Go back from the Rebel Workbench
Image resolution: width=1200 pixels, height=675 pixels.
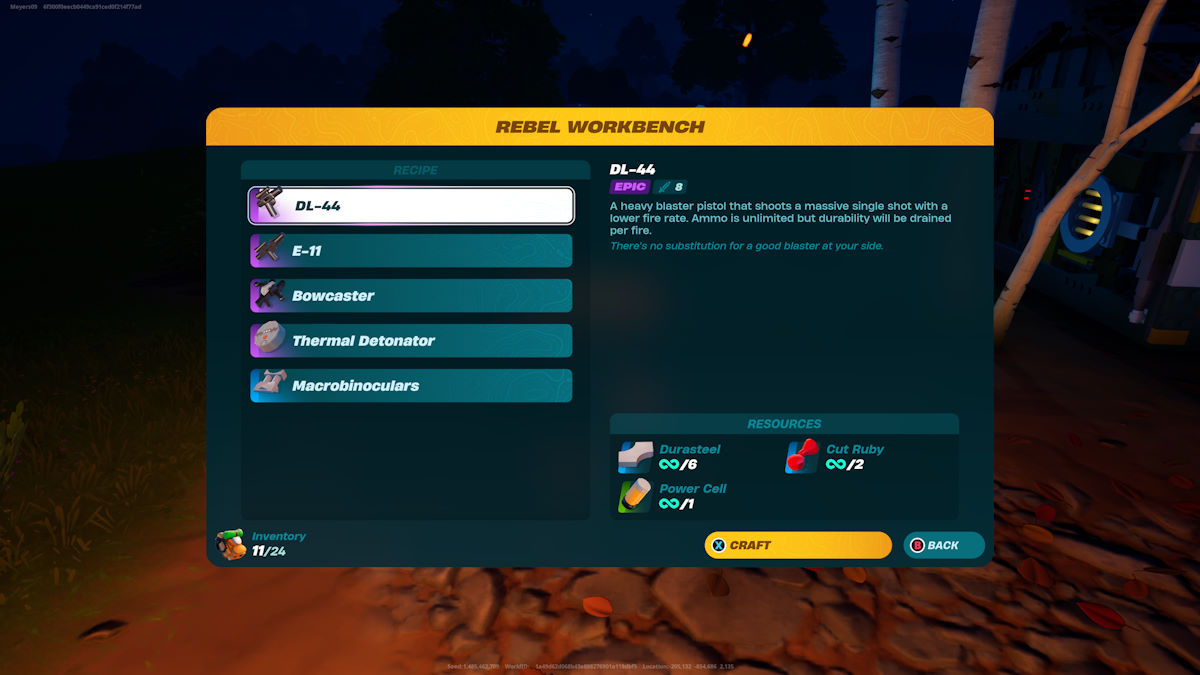click(x=943, y=545)
